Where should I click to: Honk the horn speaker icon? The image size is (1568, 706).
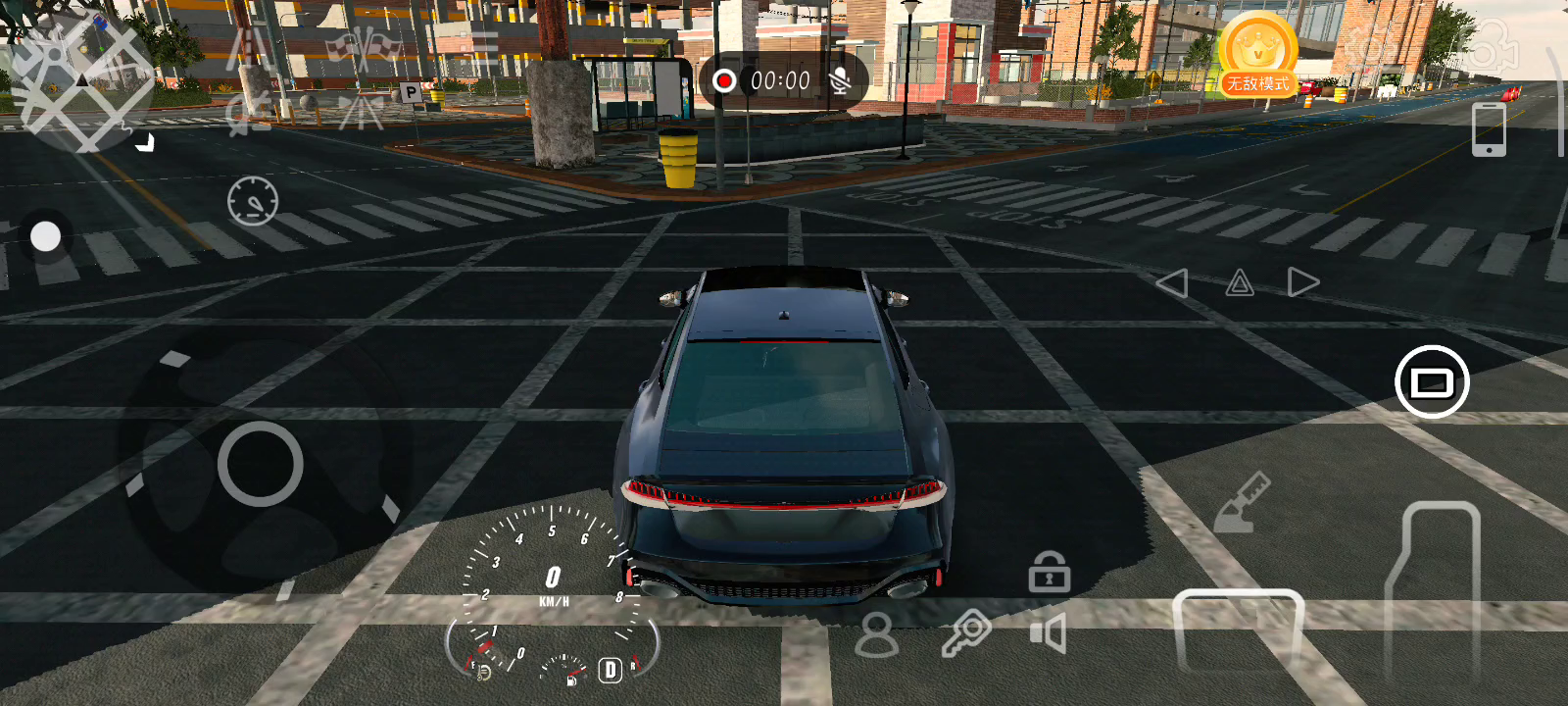click(1049, 633)
